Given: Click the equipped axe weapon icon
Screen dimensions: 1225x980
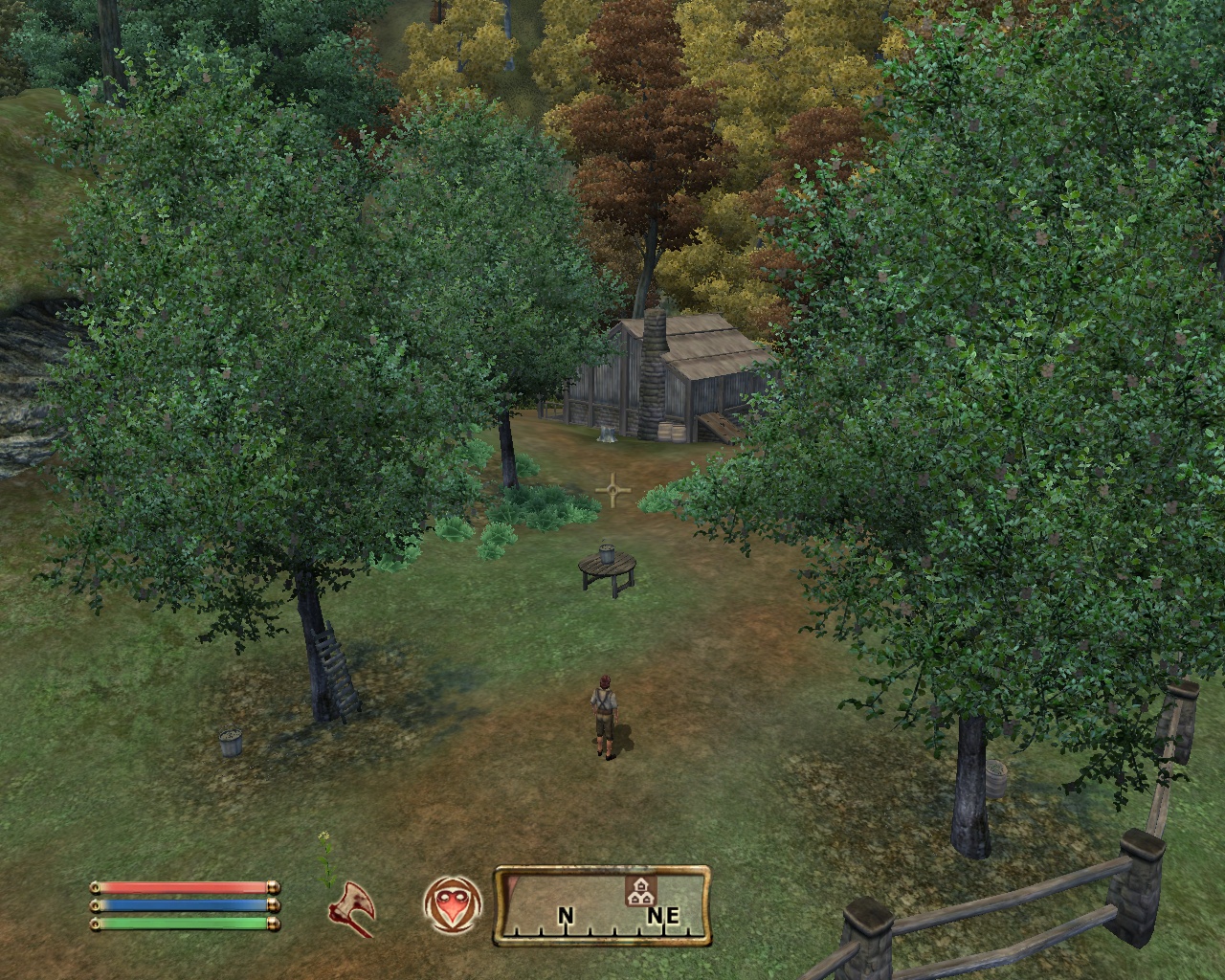Looking at the screenshot, I should 350,905.
